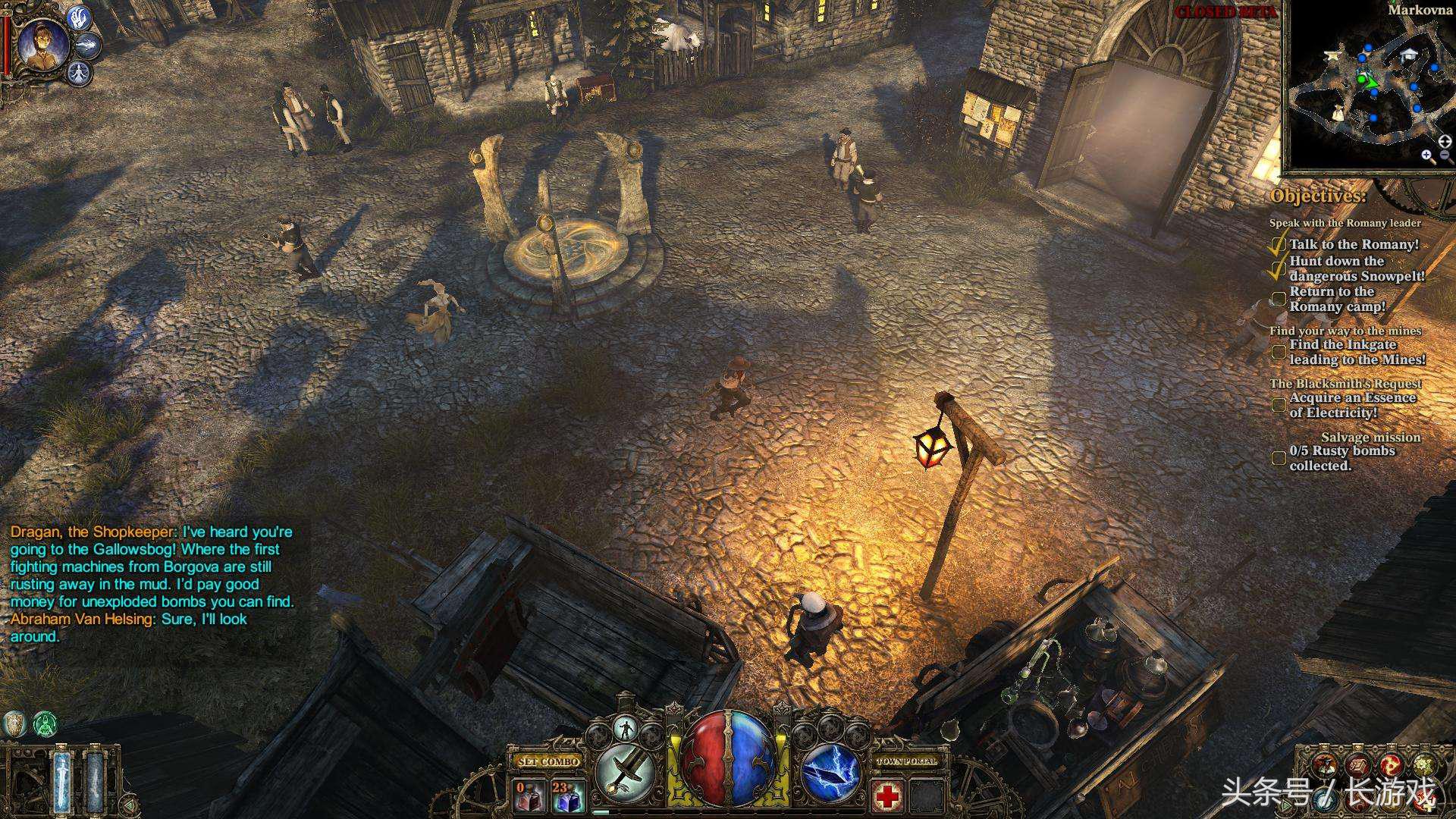
Task: Click the TOWN PORTAL button
Action: click(x=907, y=761)
